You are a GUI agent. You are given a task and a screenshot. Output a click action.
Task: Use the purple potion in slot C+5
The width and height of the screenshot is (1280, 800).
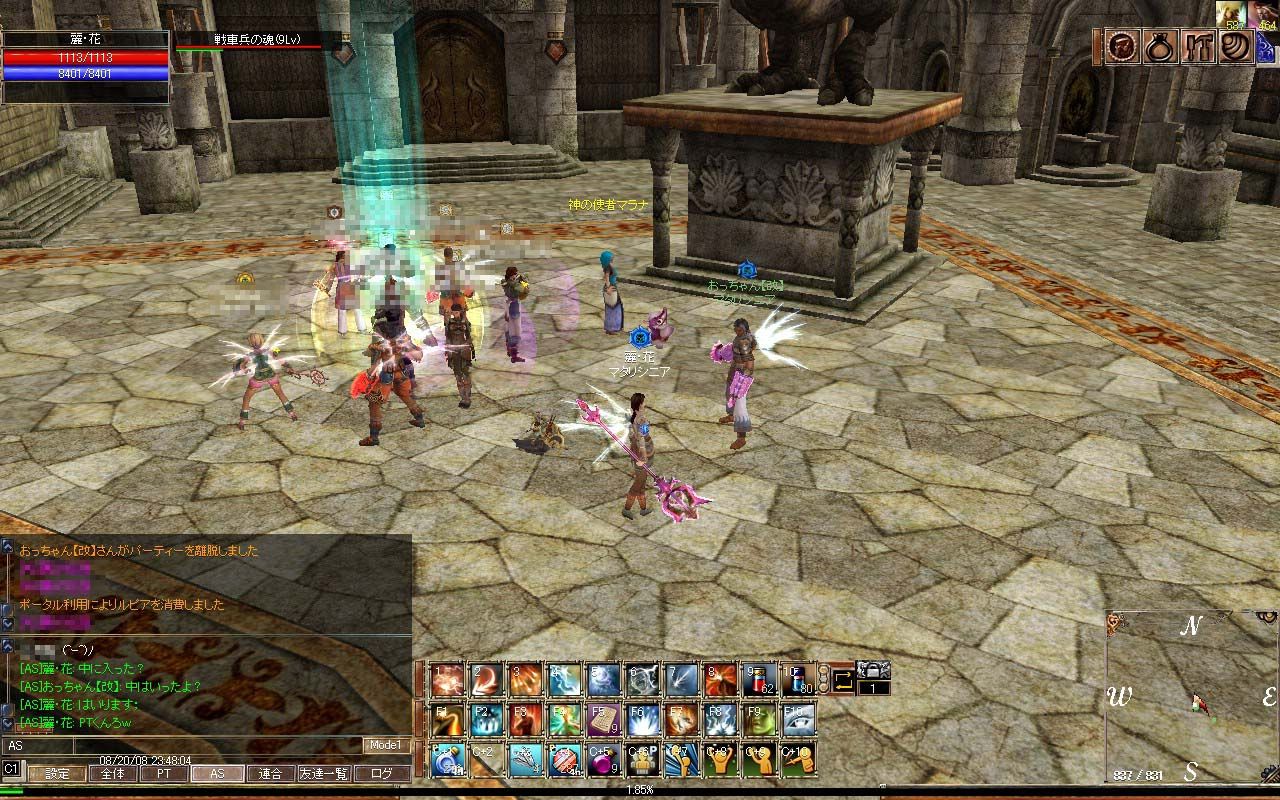point(604,758)
